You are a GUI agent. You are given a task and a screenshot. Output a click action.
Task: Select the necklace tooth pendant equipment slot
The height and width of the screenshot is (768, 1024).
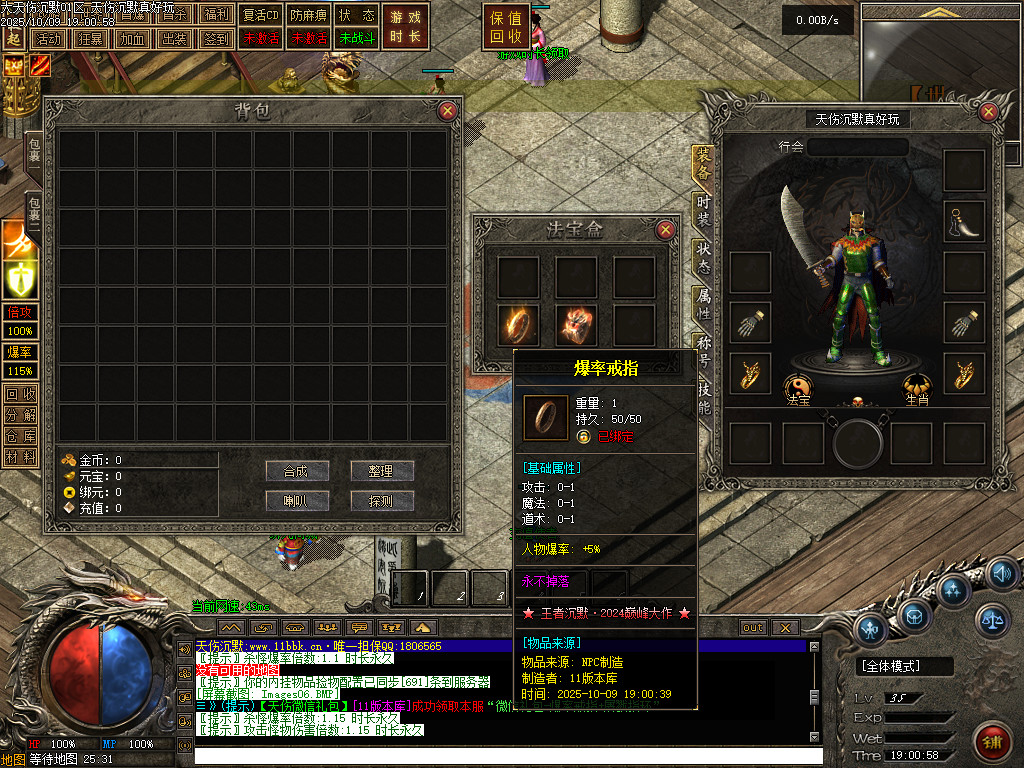click(x=964, y=221)
